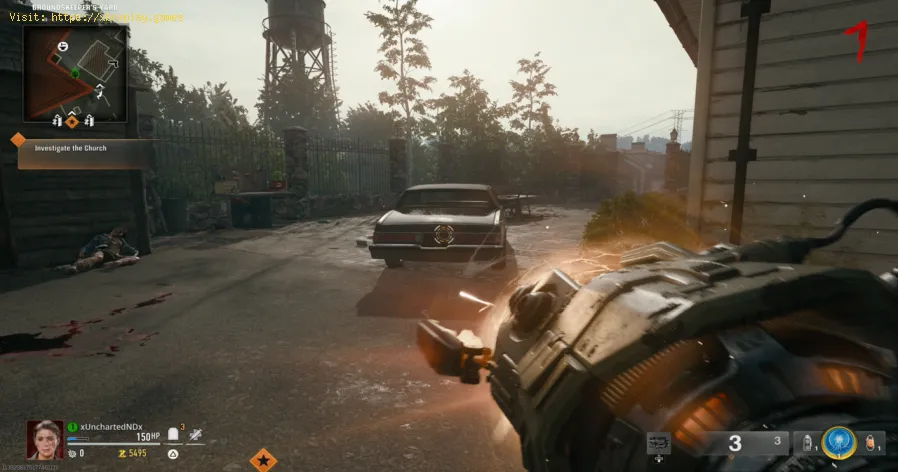
Task: Click the orange star marker under the minimap
Action: tap(72, 121)
